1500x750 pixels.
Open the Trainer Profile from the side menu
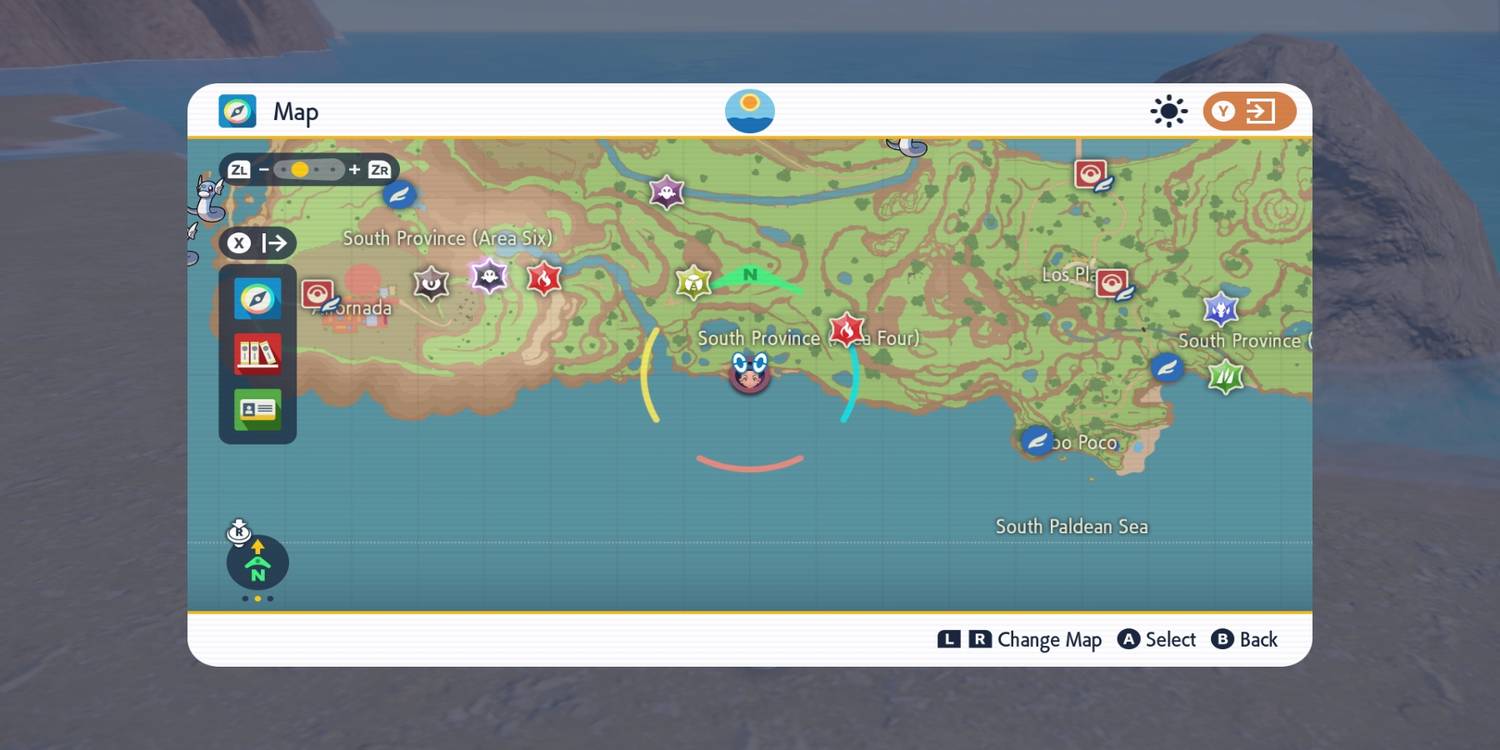pos(257,410)
